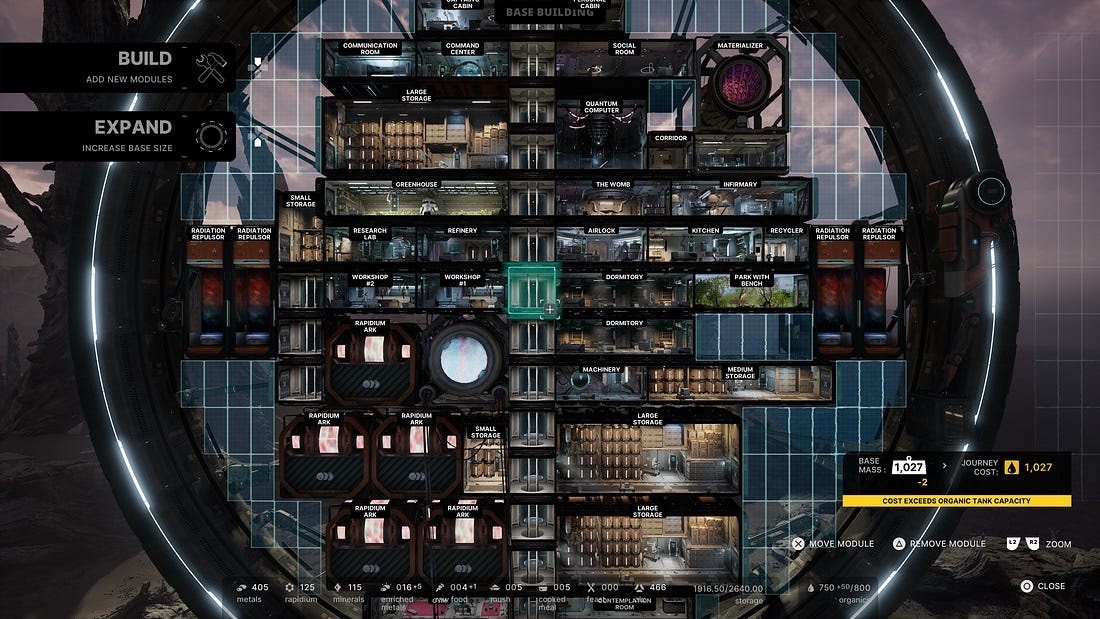This screenshot has height=619, width=1100.
Task: Select the Refinery module
Action: pos(462,246)
